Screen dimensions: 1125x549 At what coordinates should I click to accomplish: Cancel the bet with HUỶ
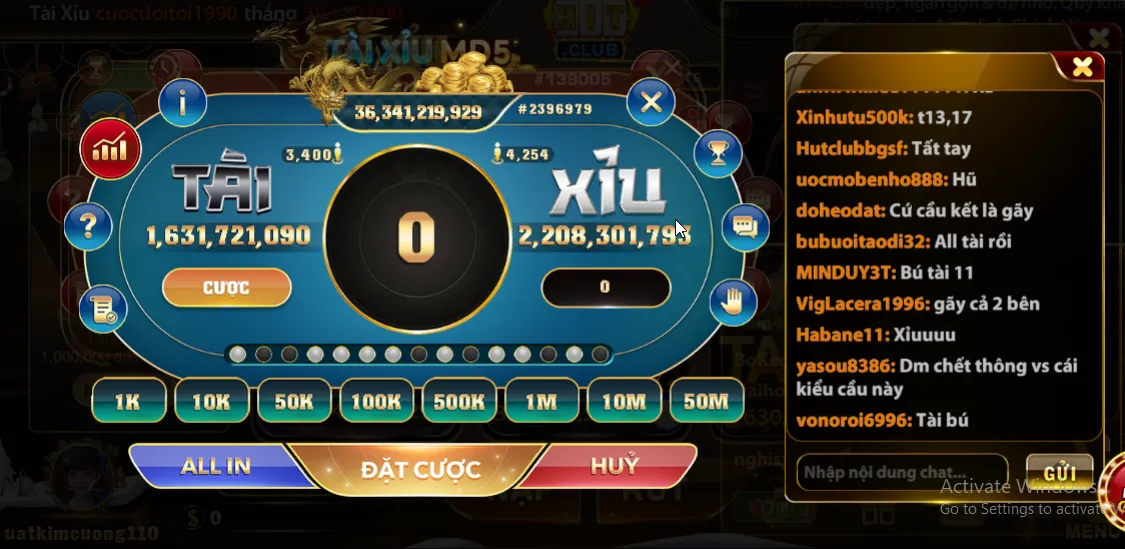(x=614, y=466)
